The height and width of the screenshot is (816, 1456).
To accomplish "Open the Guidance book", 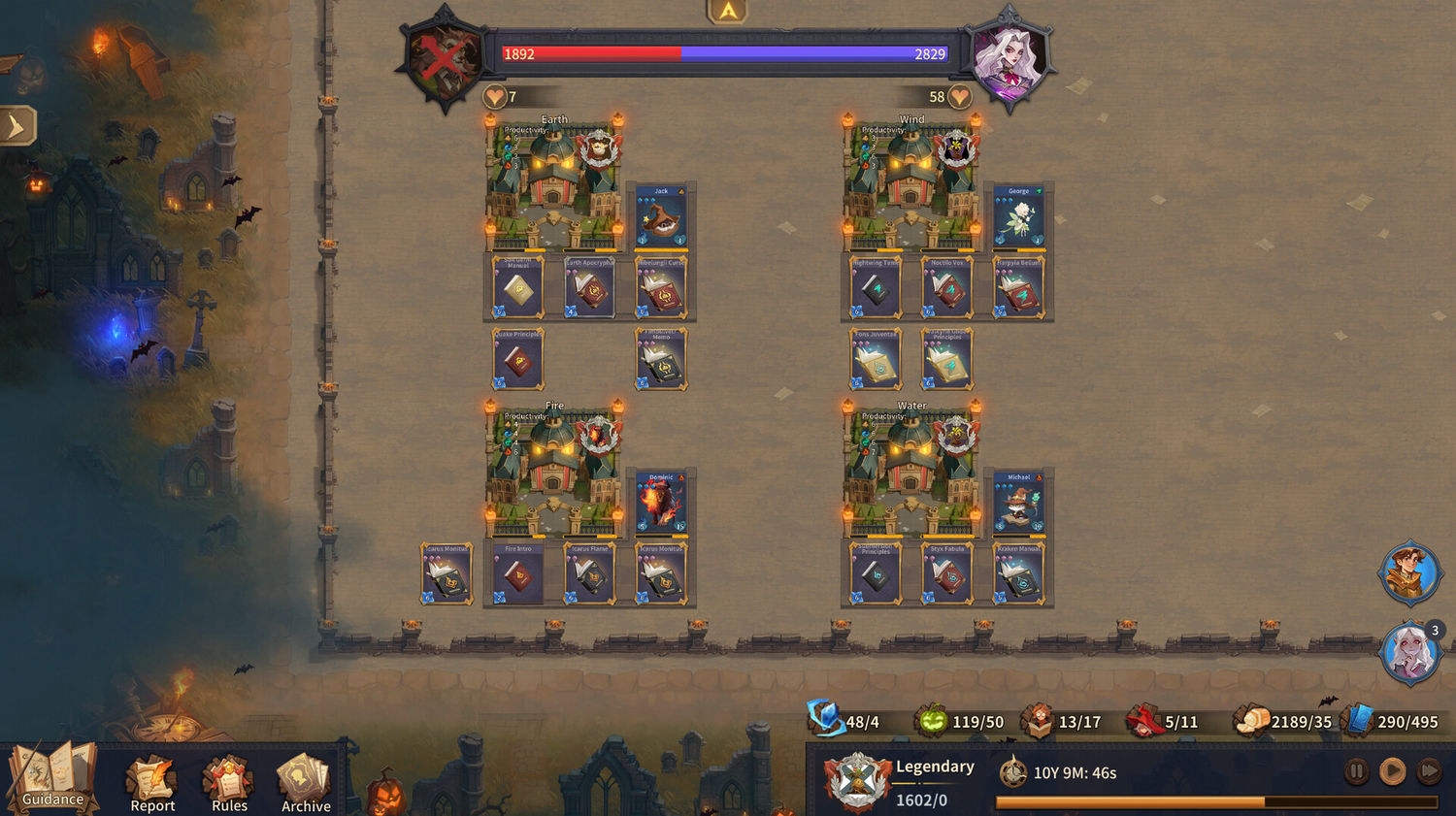I will 52,776.
